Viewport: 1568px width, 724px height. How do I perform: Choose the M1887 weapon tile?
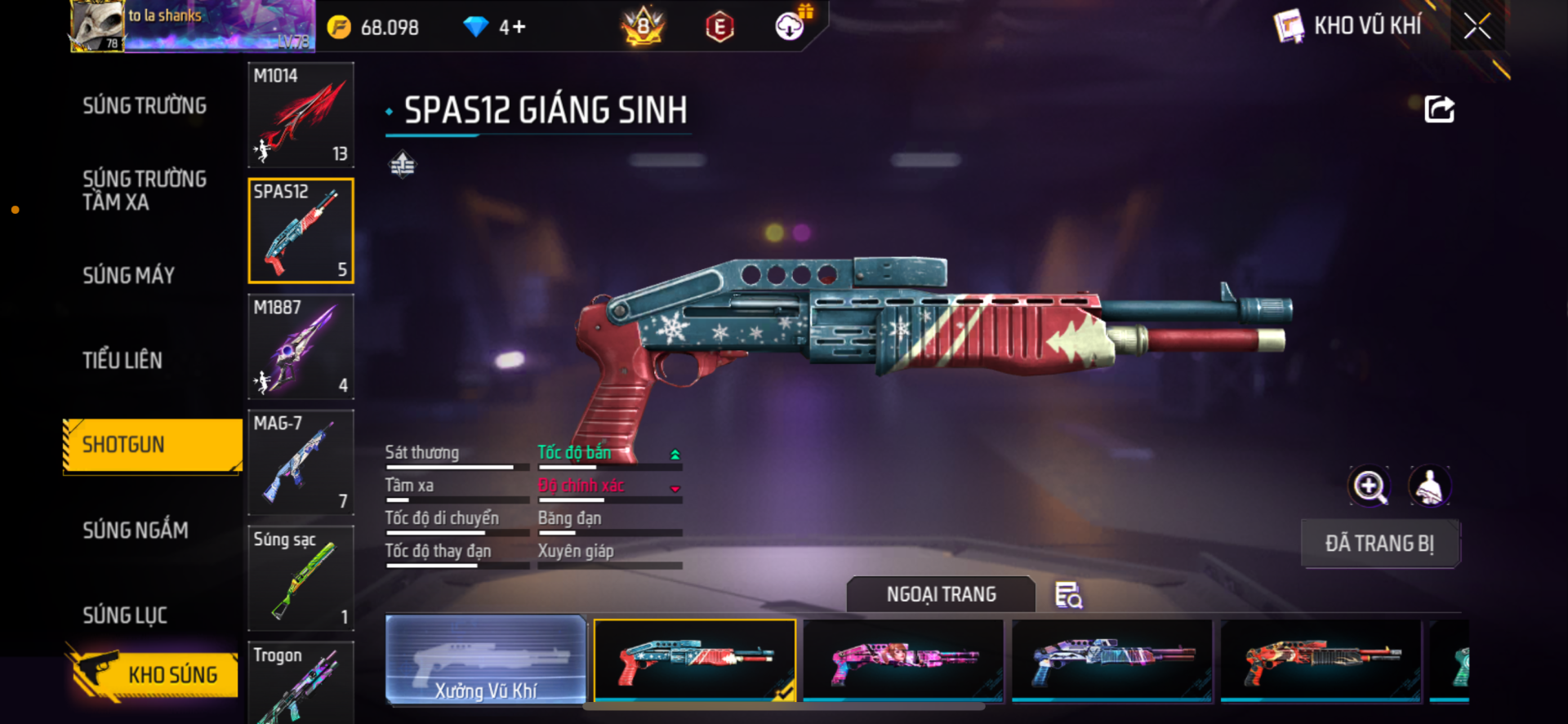(x=301, y=347)
